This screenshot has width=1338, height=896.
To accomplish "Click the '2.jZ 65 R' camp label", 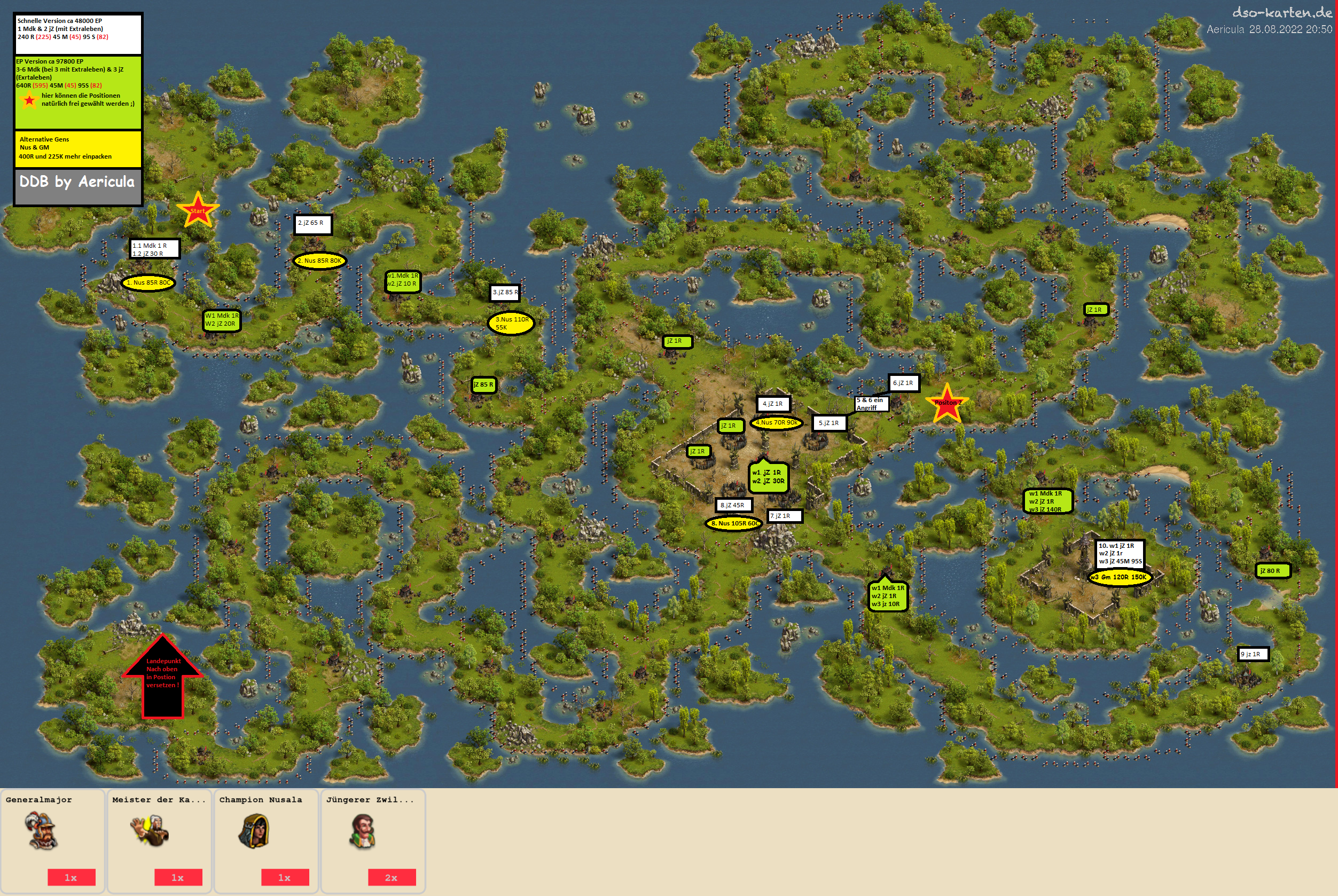I will point(312,223).
